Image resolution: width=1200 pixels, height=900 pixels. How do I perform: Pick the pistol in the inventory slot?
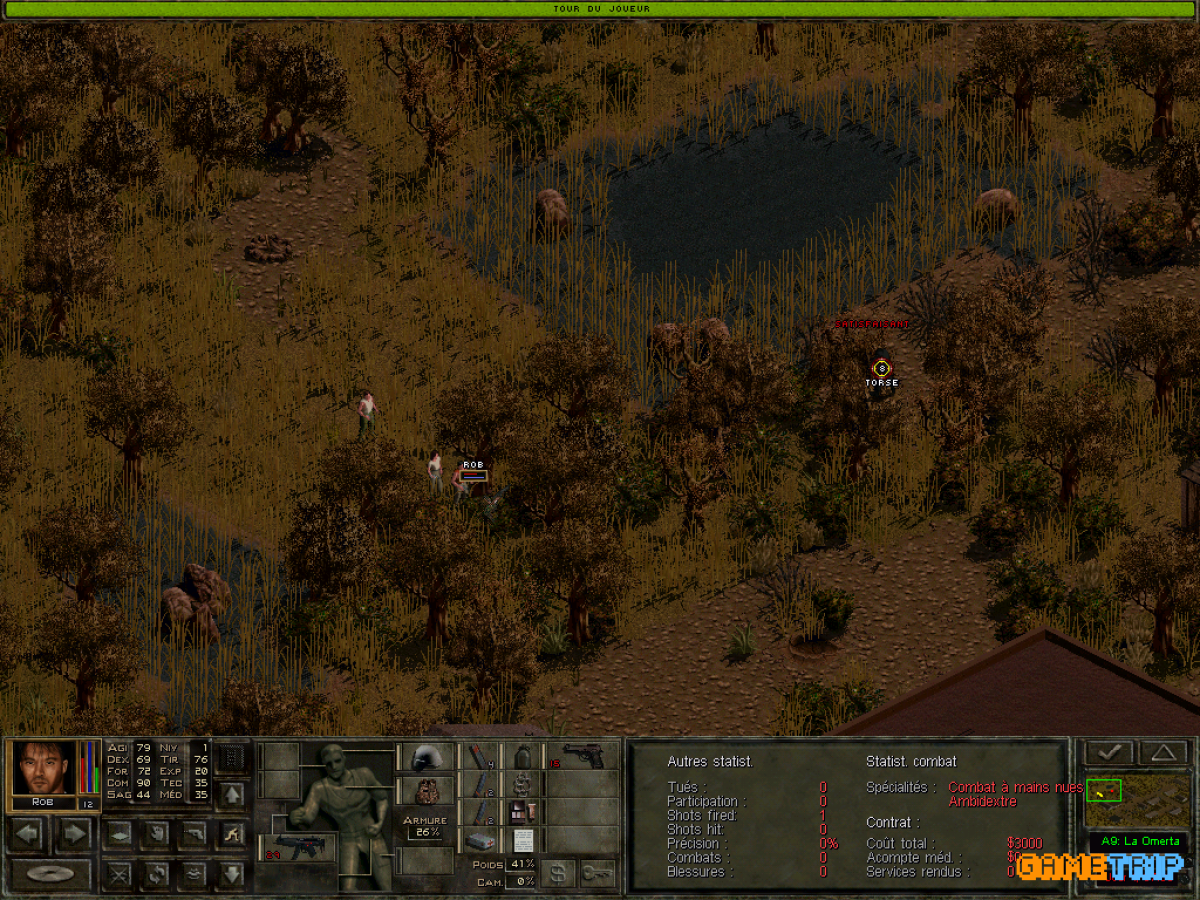pos(583,757)
